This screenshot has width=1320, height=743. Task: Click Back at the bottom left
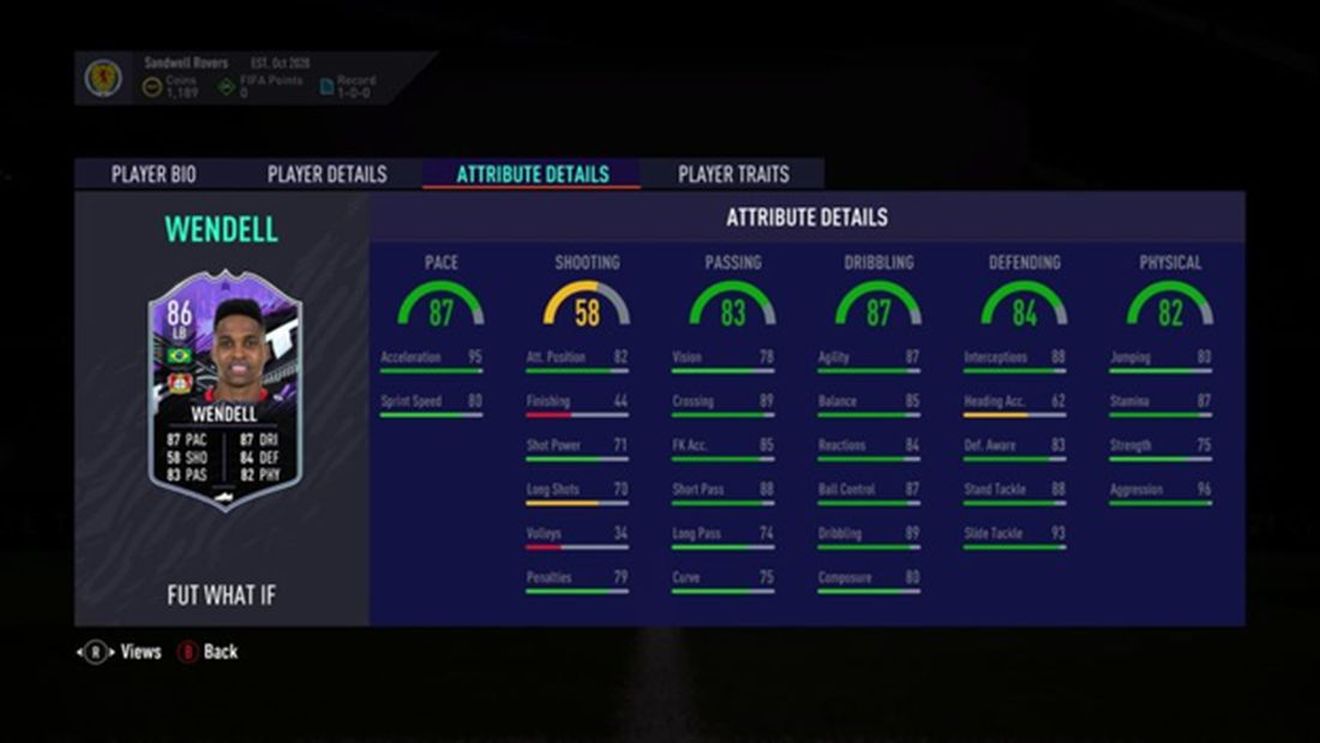pyautogui.click(x=222, y=651)
